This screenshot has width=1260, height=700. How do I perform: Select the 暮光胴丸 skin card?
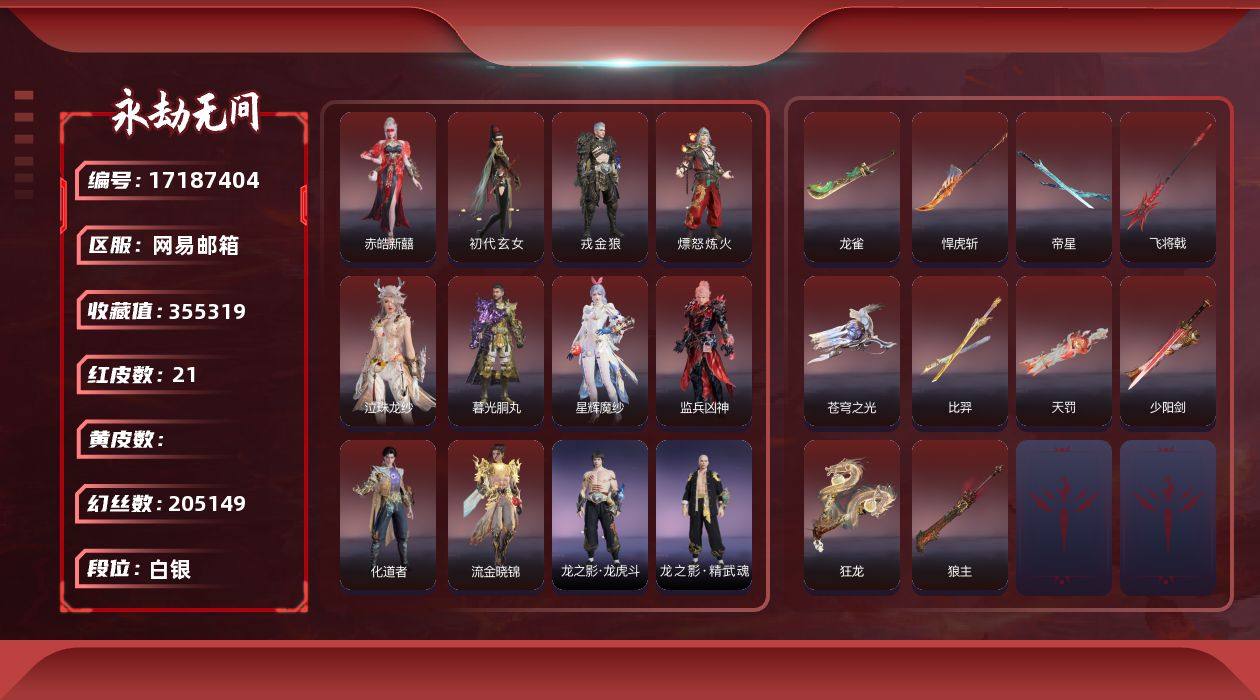coord(496,351)
